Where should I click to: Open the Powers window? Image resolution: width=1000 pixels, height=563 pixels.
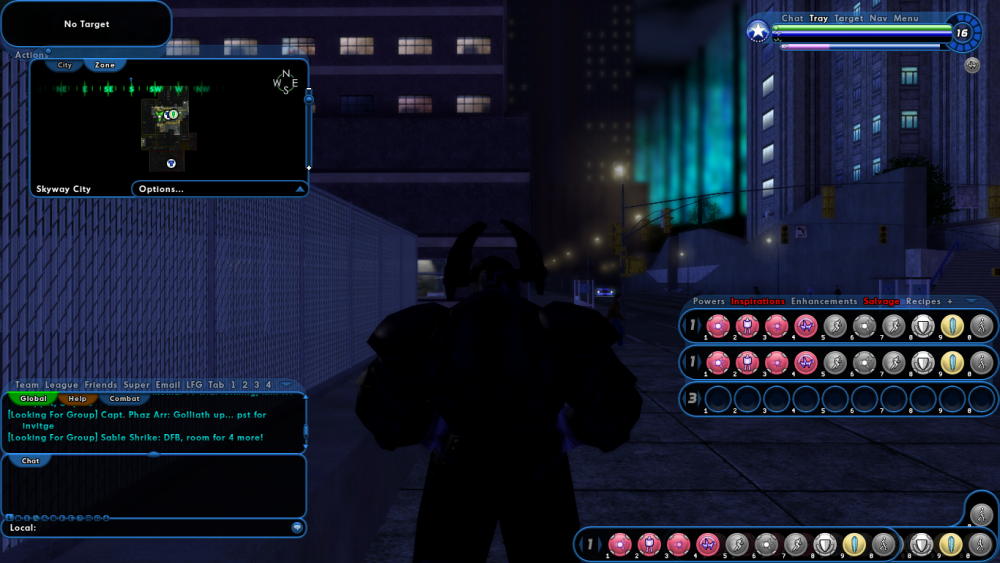pos(709,301)
